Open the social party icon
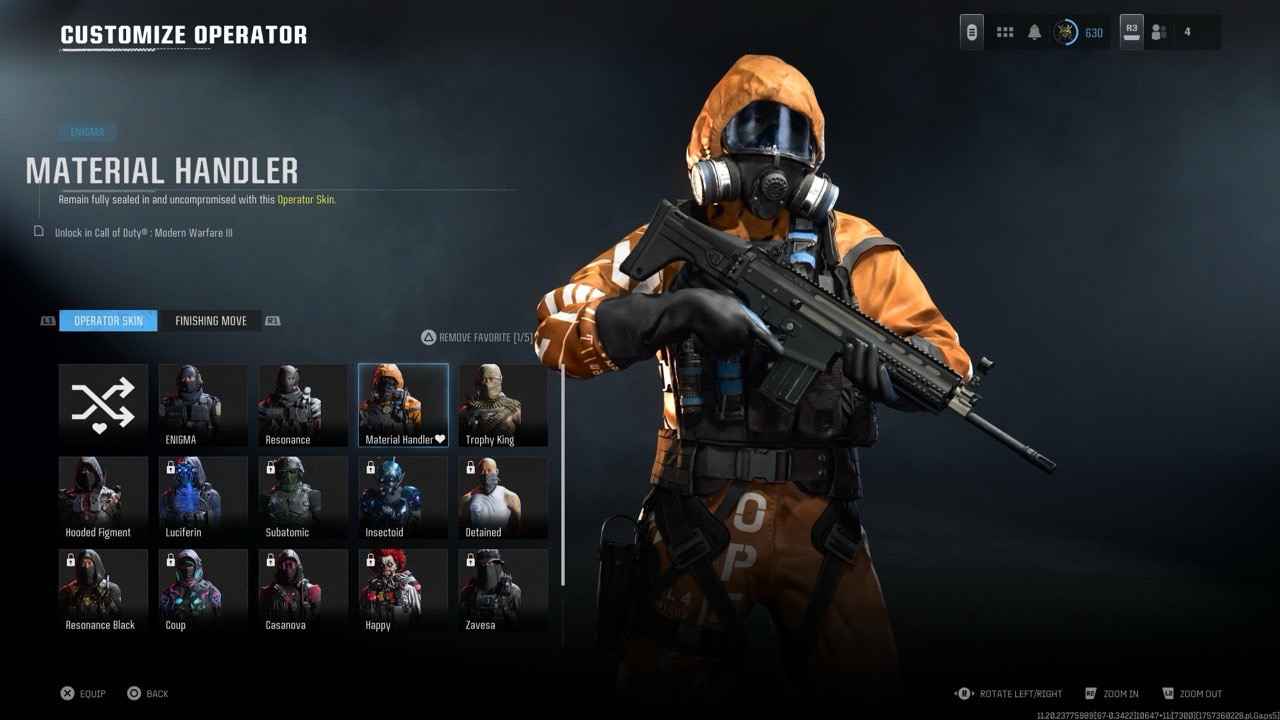Viewport: 1280px width, 720px height. (1159, 32)
